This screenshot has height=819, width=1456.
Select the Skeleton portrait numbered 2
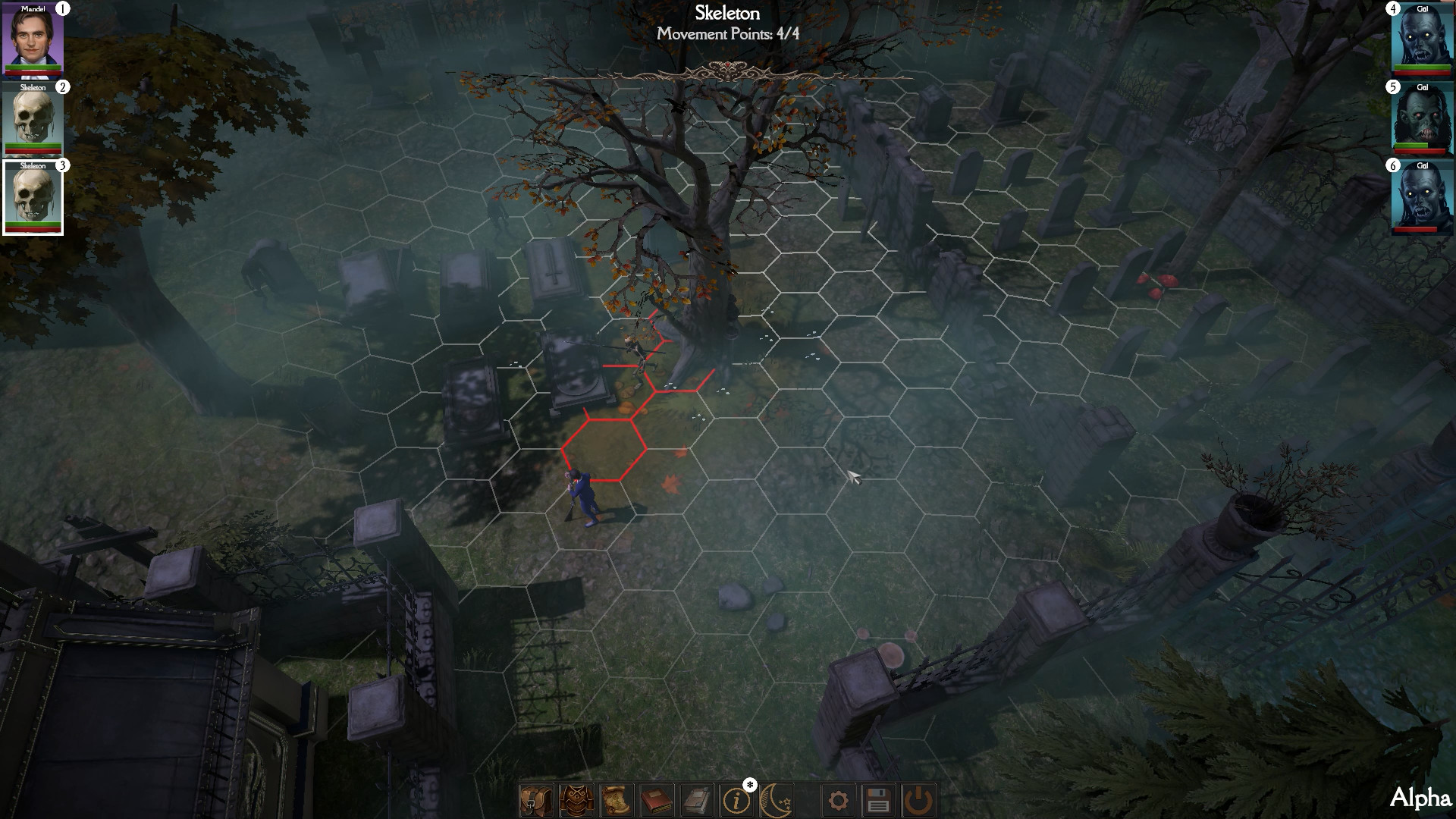(33, 120)
